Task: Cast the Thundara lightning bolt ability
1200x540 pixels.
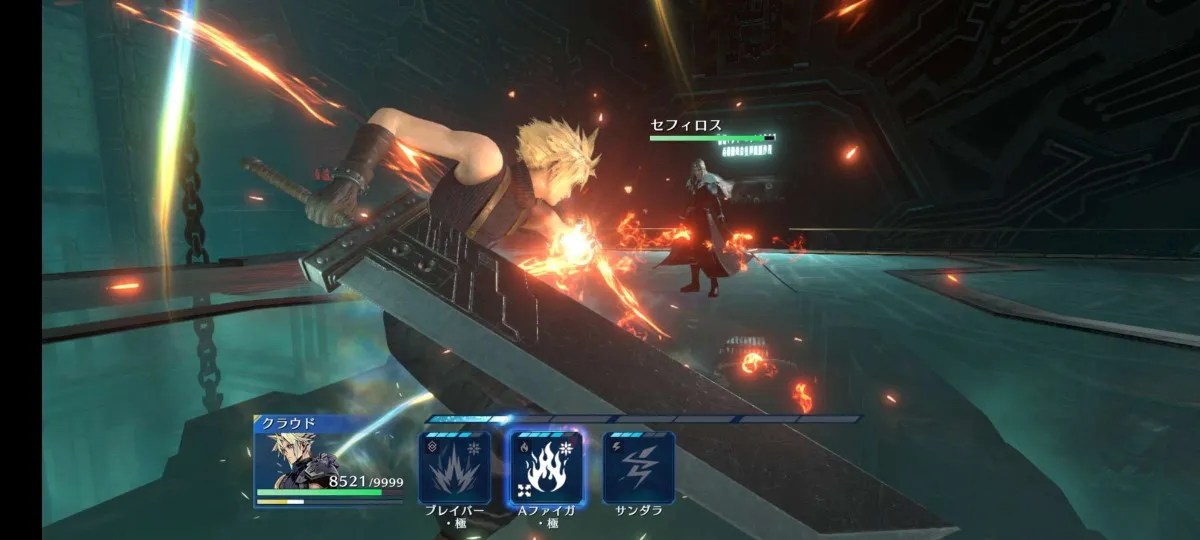Action: (x=638, y=467)
